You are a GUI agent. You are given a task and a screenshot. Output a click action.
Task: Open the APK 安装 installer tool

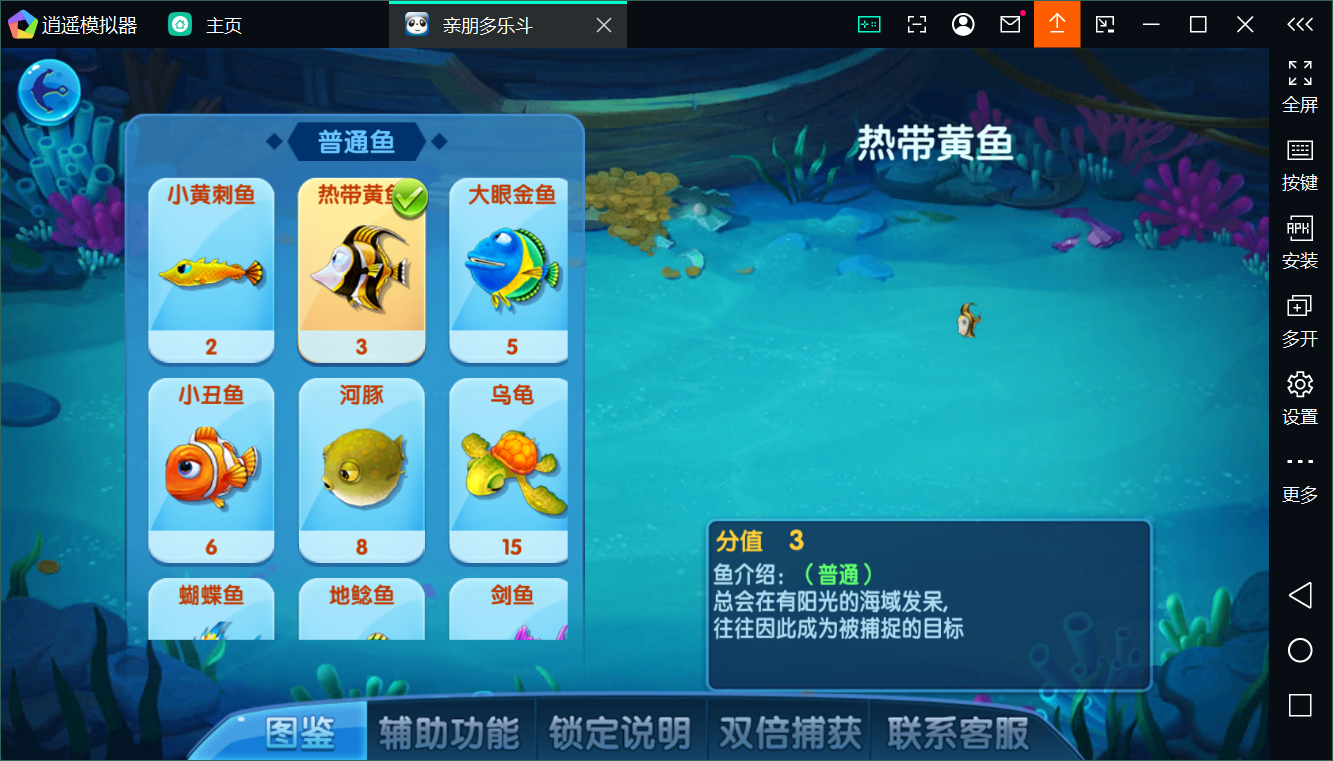(1300, 241)
